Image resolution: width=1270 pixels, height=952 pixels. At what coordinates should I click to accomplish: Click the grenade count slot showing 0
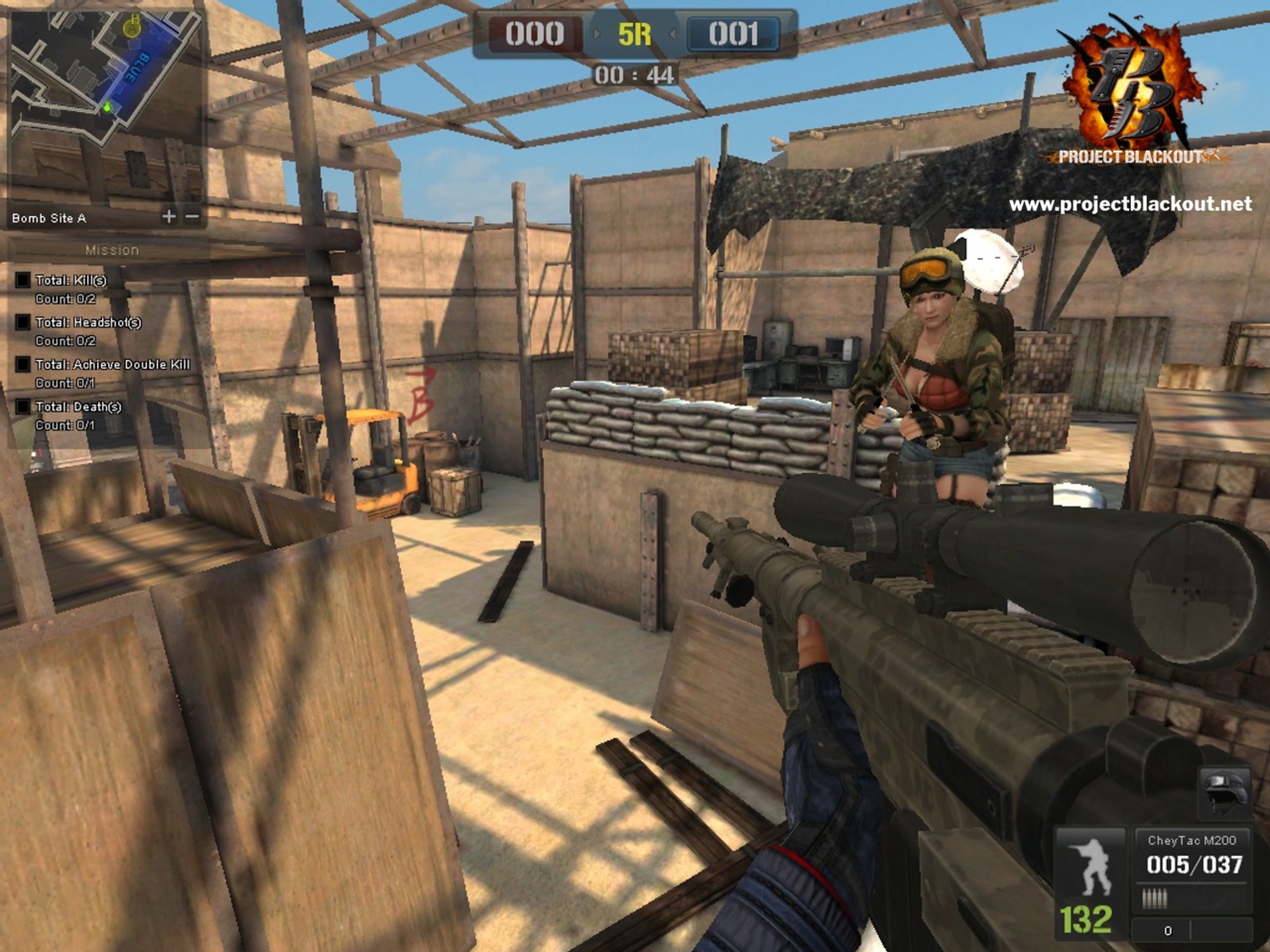(1169, 930)
